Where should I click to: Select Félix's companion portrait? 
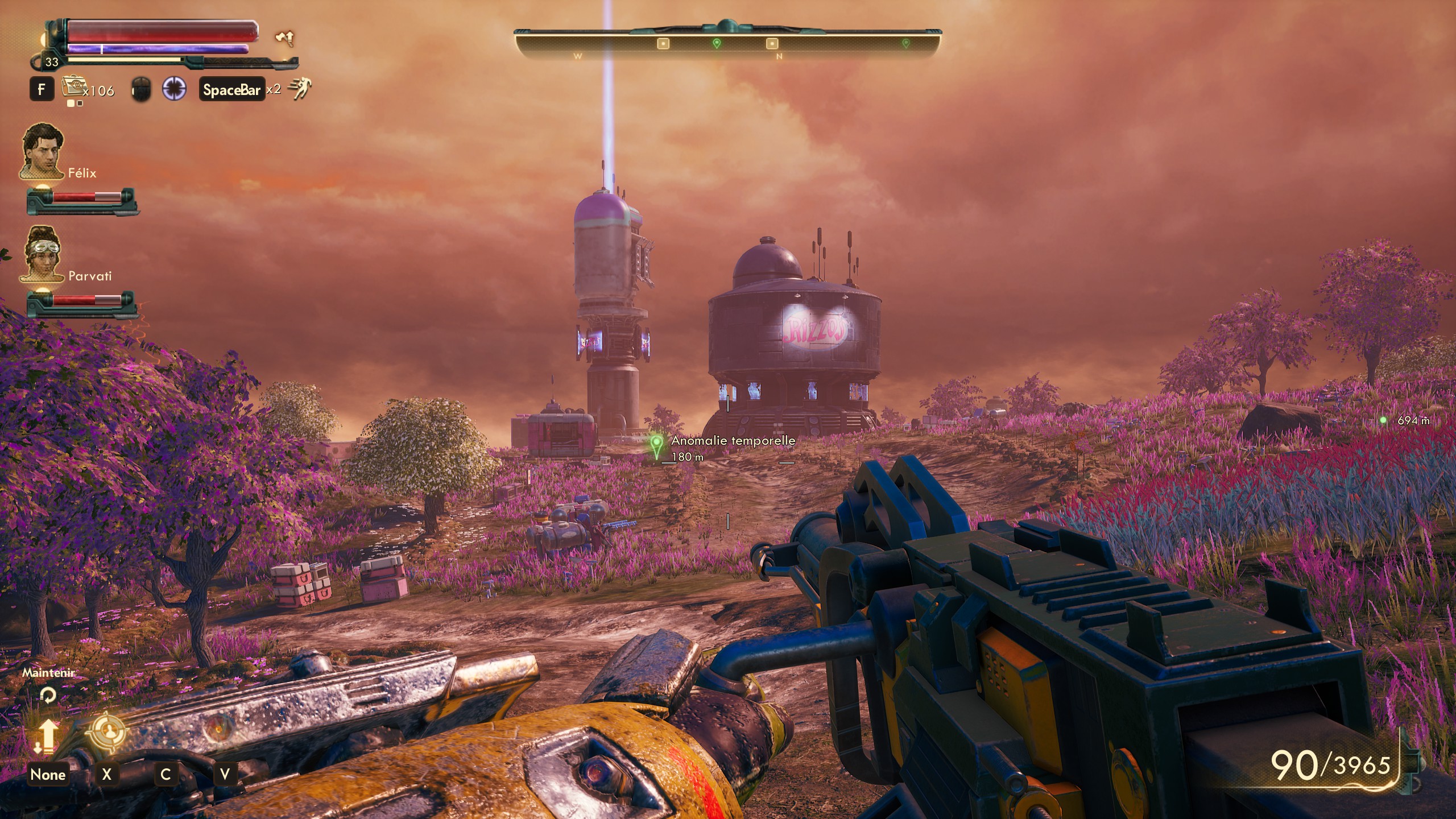[42, 151]
